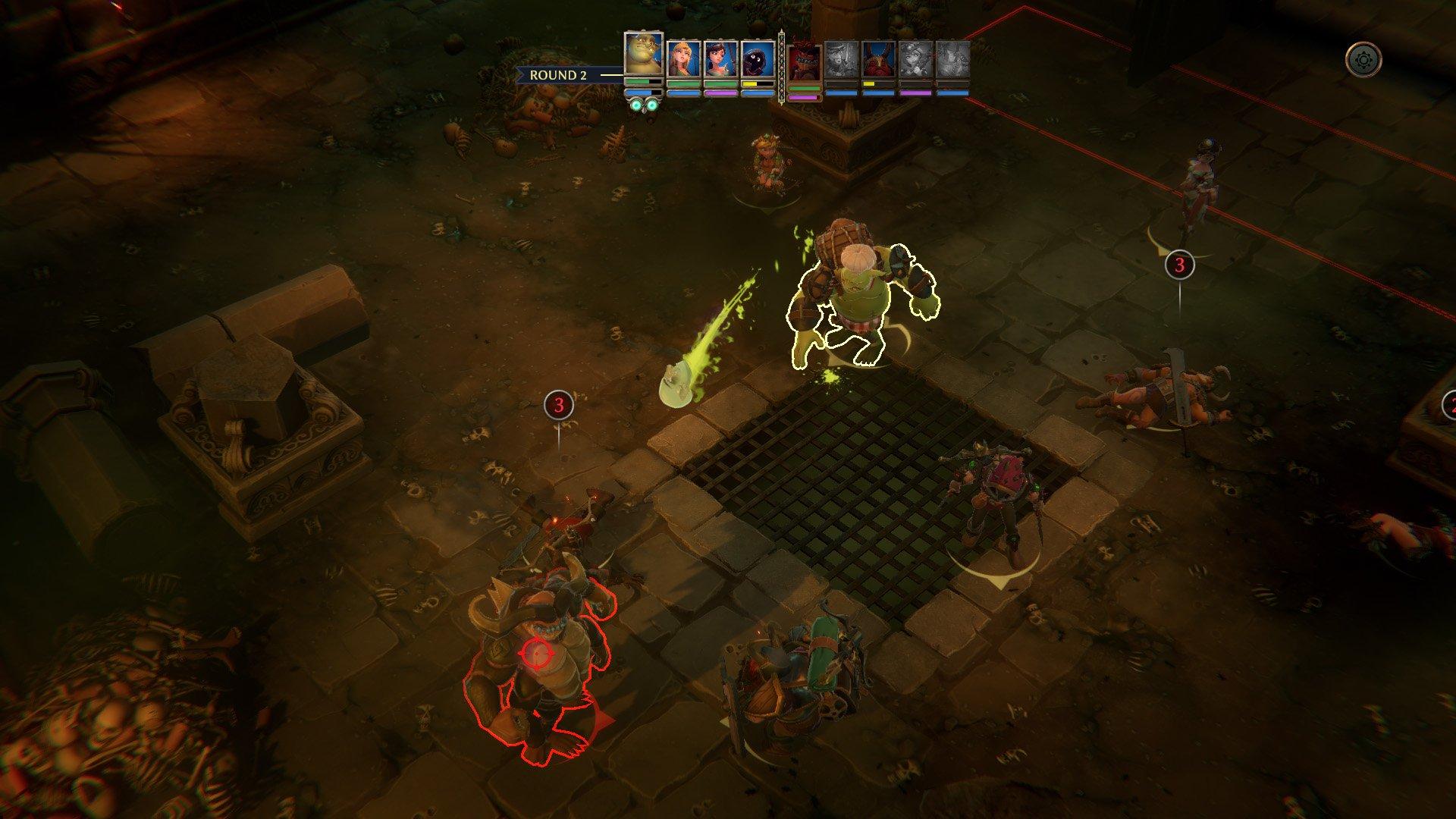Click the grayscale hooded enemy portrait
Viewport: 1456px width, 819px height.
(843, 58)
